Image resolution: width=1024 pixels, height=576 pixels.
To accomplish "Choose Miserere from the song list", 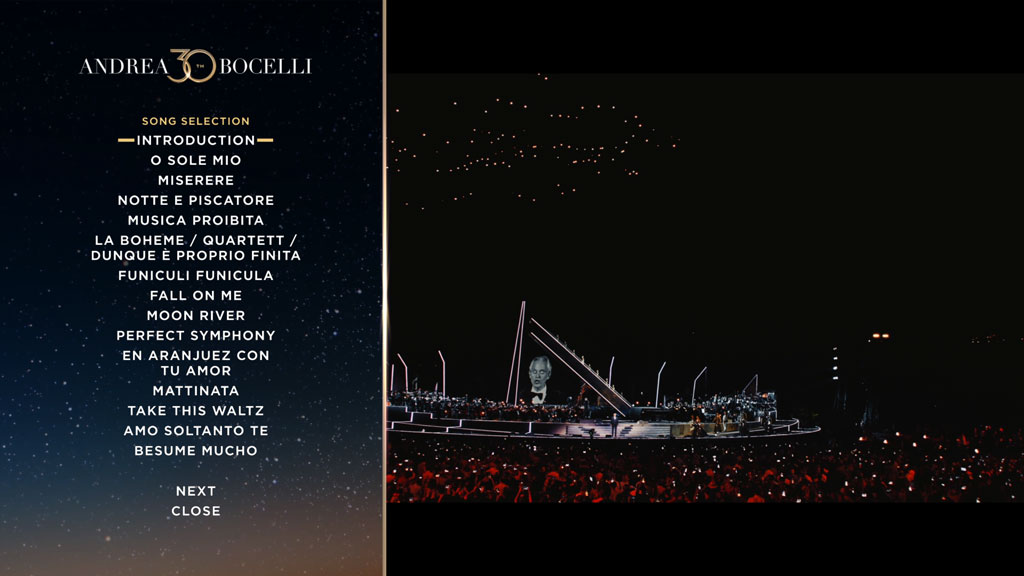I will click(x=196, y=180).
